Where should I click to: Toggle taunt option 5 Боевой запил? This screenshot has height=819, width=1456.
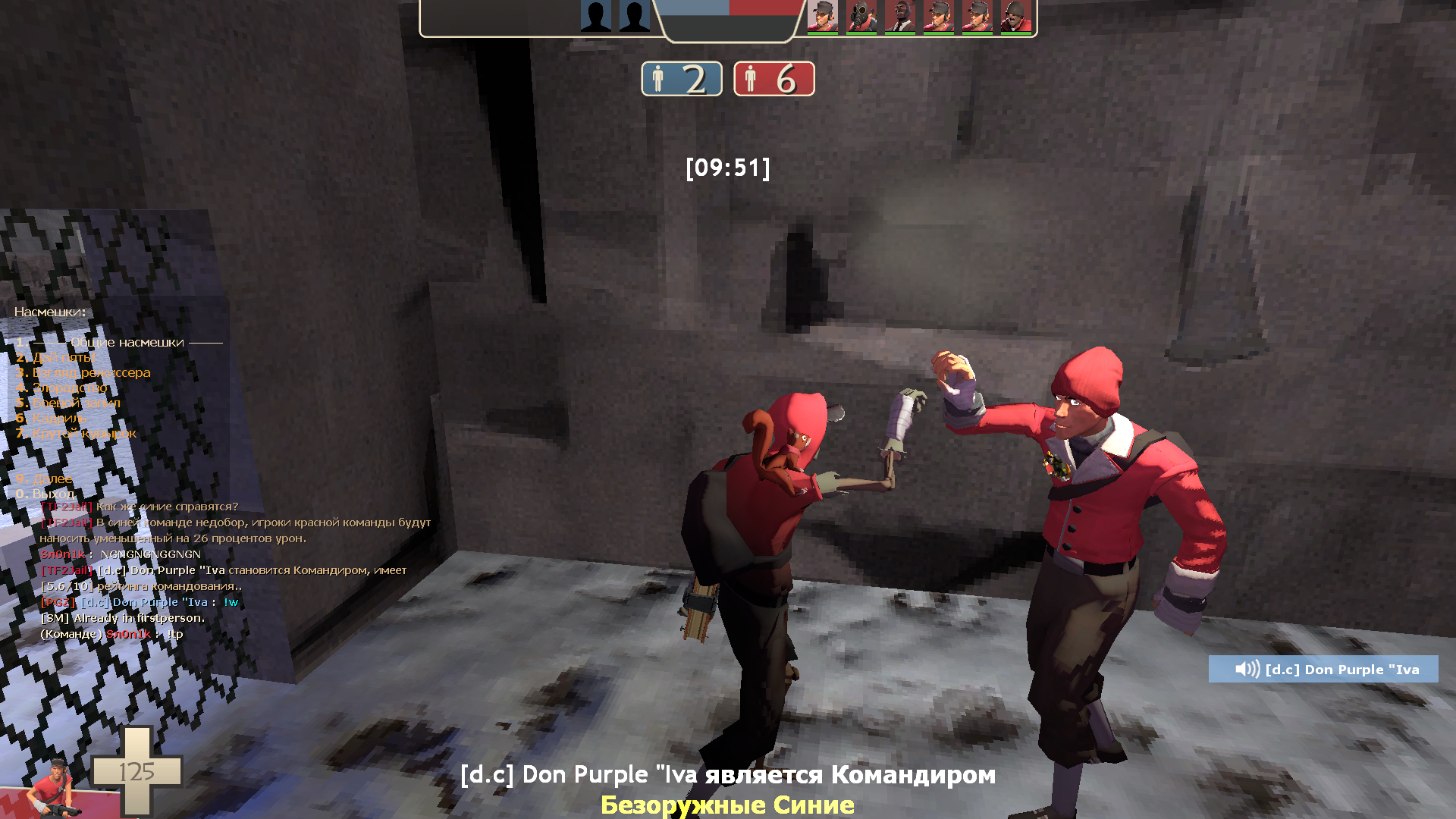70,403
